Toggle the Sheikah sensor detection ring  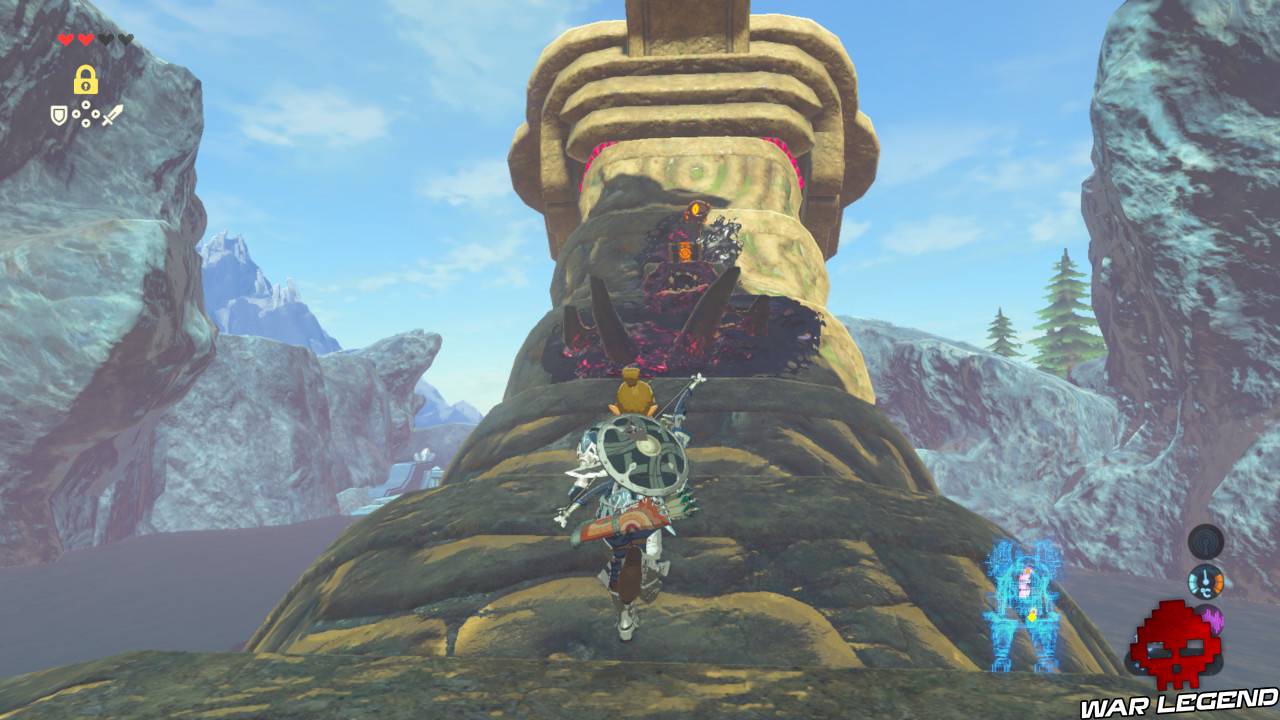1206,541
